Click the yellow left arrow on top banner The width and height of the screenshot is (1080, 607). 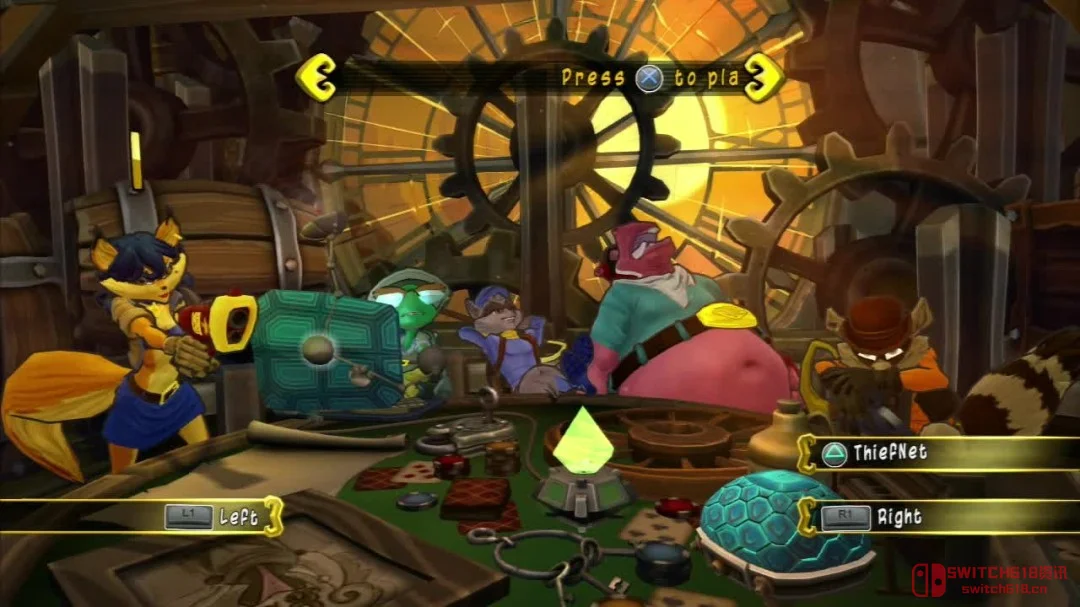click(x=319, y=75)
